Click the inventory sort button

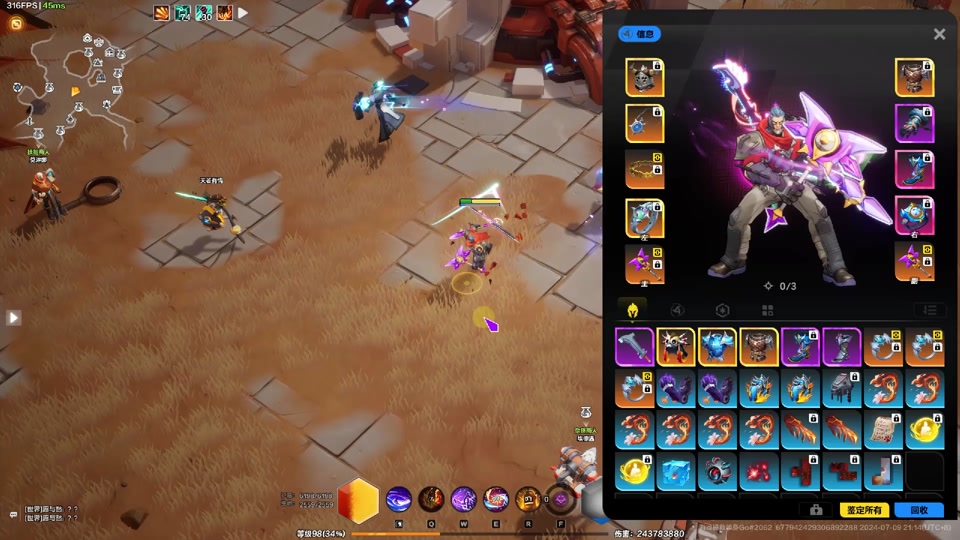(929, 311)
